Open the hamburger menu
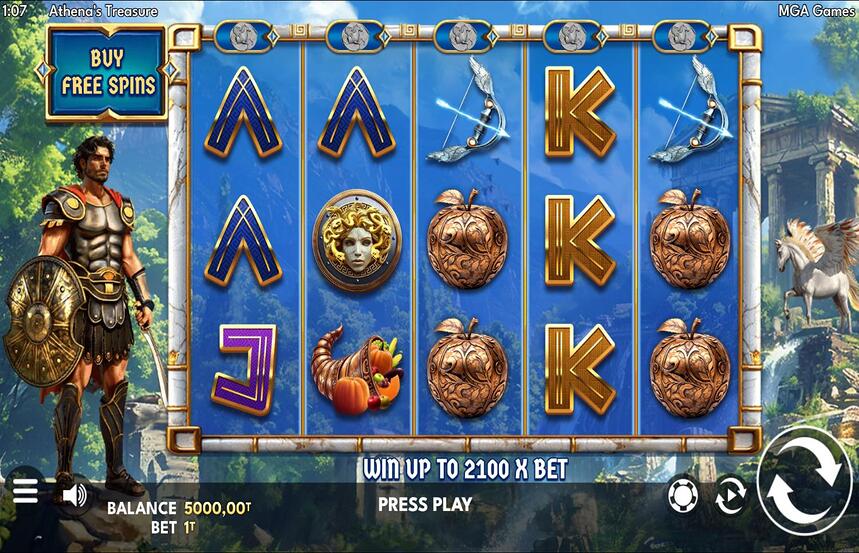Image resolution: width=859 pixels, height=553 pixels. [25, 491]
